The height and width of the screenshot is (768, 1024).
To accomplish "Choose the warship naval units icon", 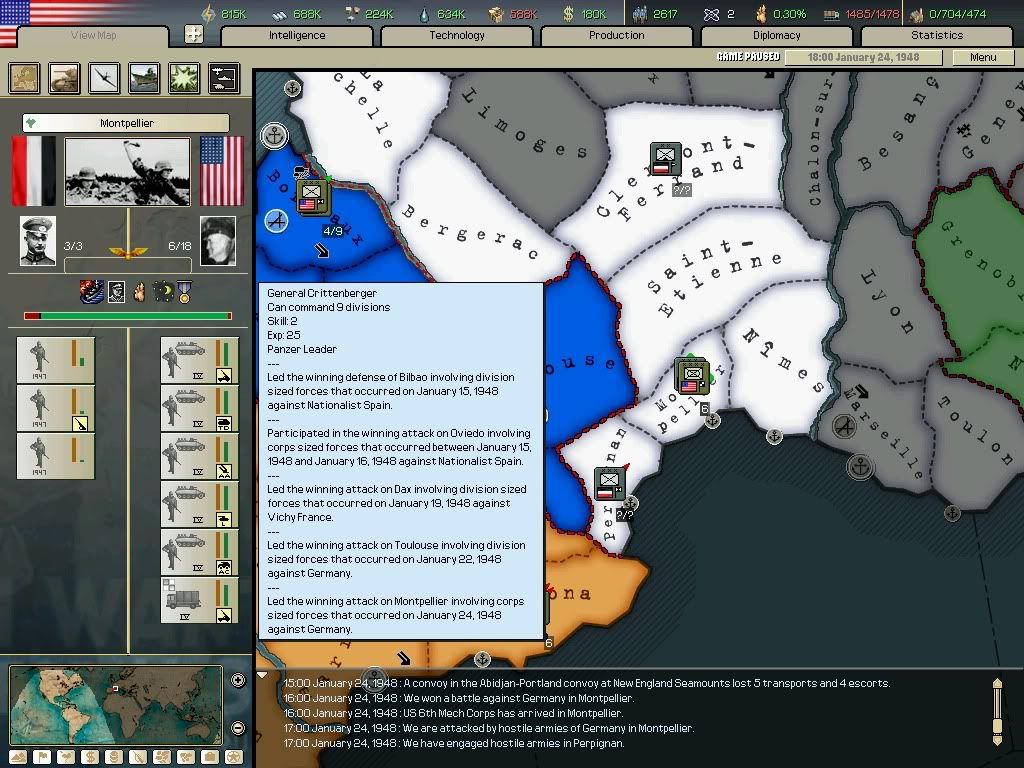I will pyautogui.click(x=144, y=78).
